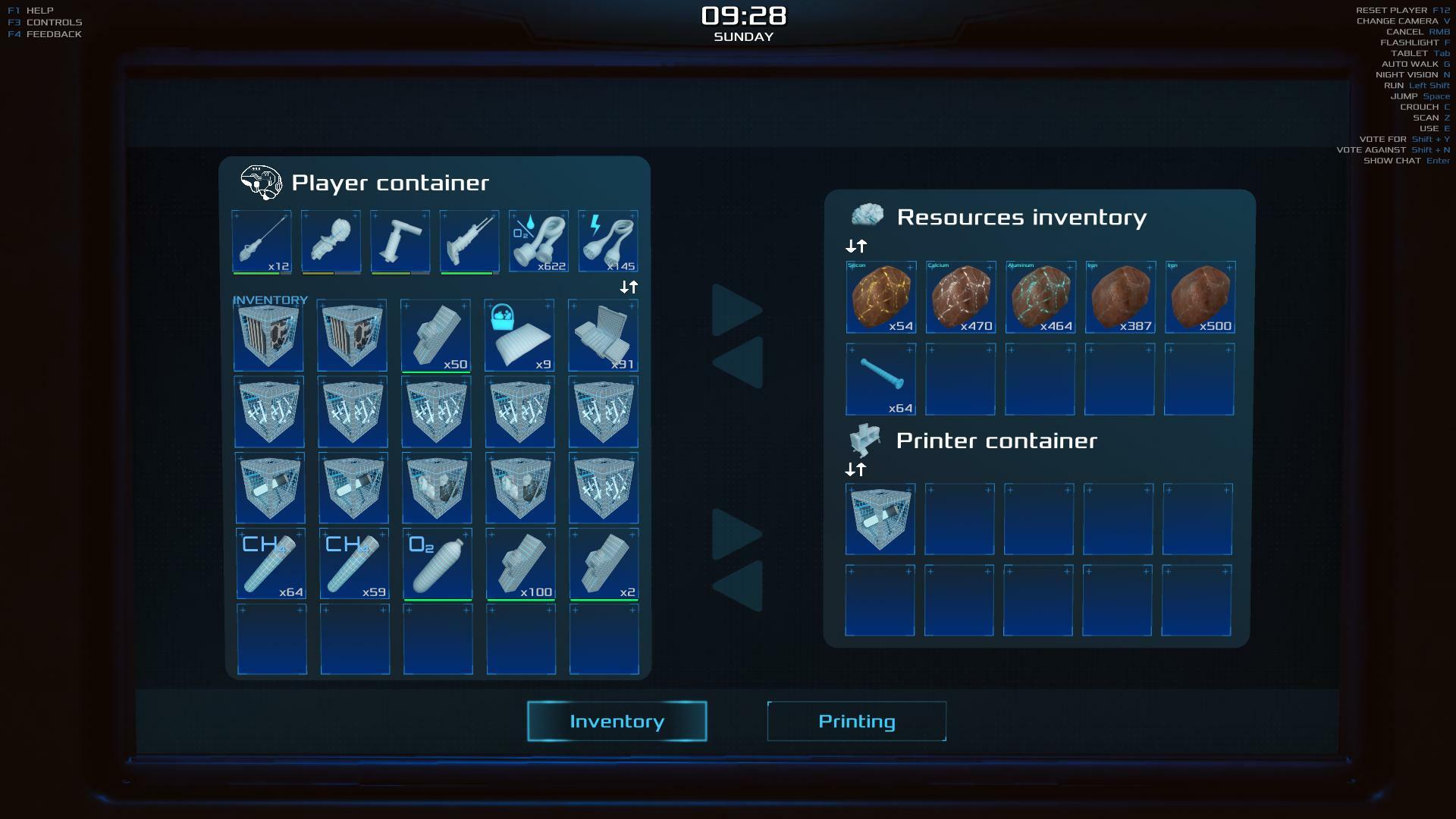Screen dimensions: 1456x819
Task: Select the crate in Printer container
Action: pyautogui.click(x=880, y=519)
